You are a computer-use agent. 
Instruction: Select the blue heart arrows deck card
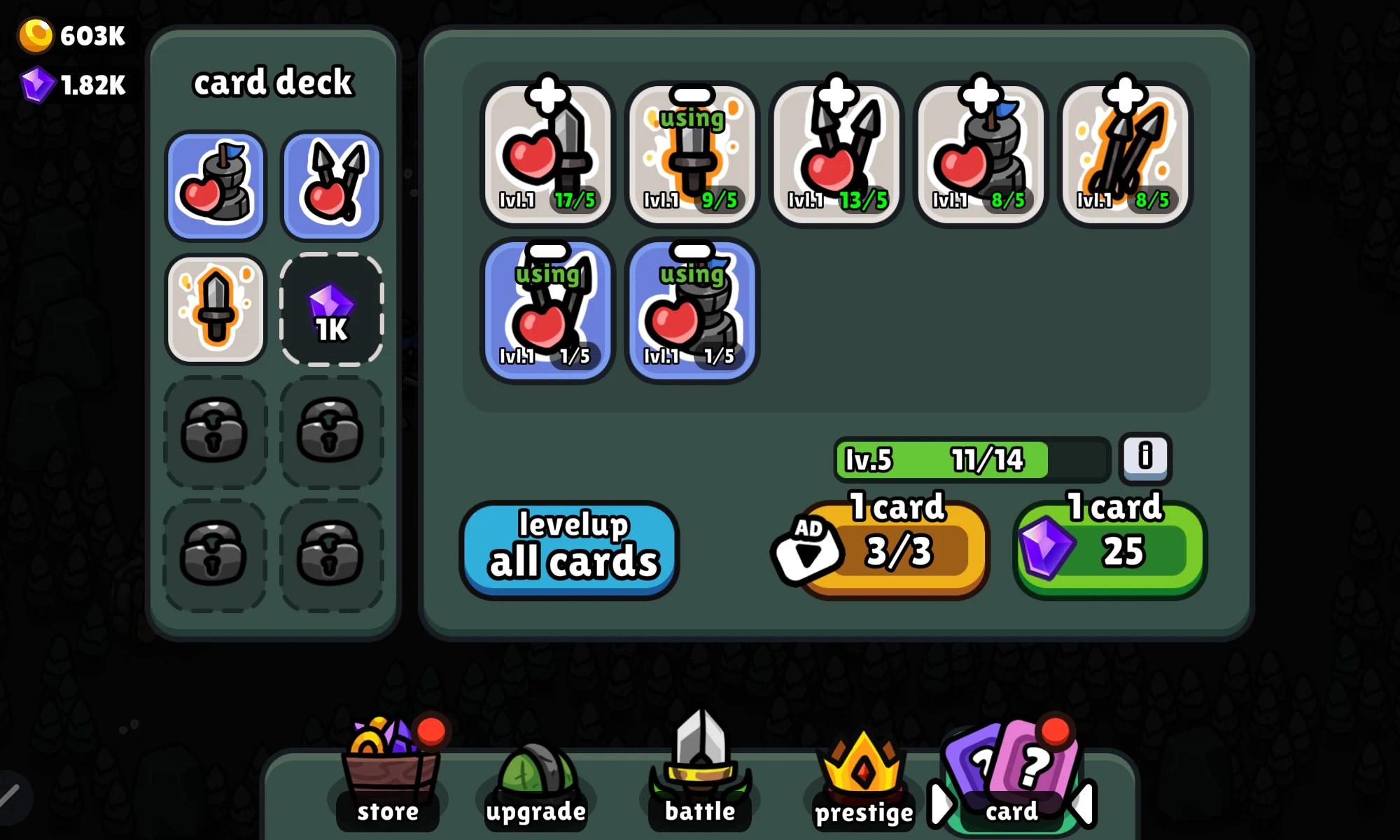(331, 186)
